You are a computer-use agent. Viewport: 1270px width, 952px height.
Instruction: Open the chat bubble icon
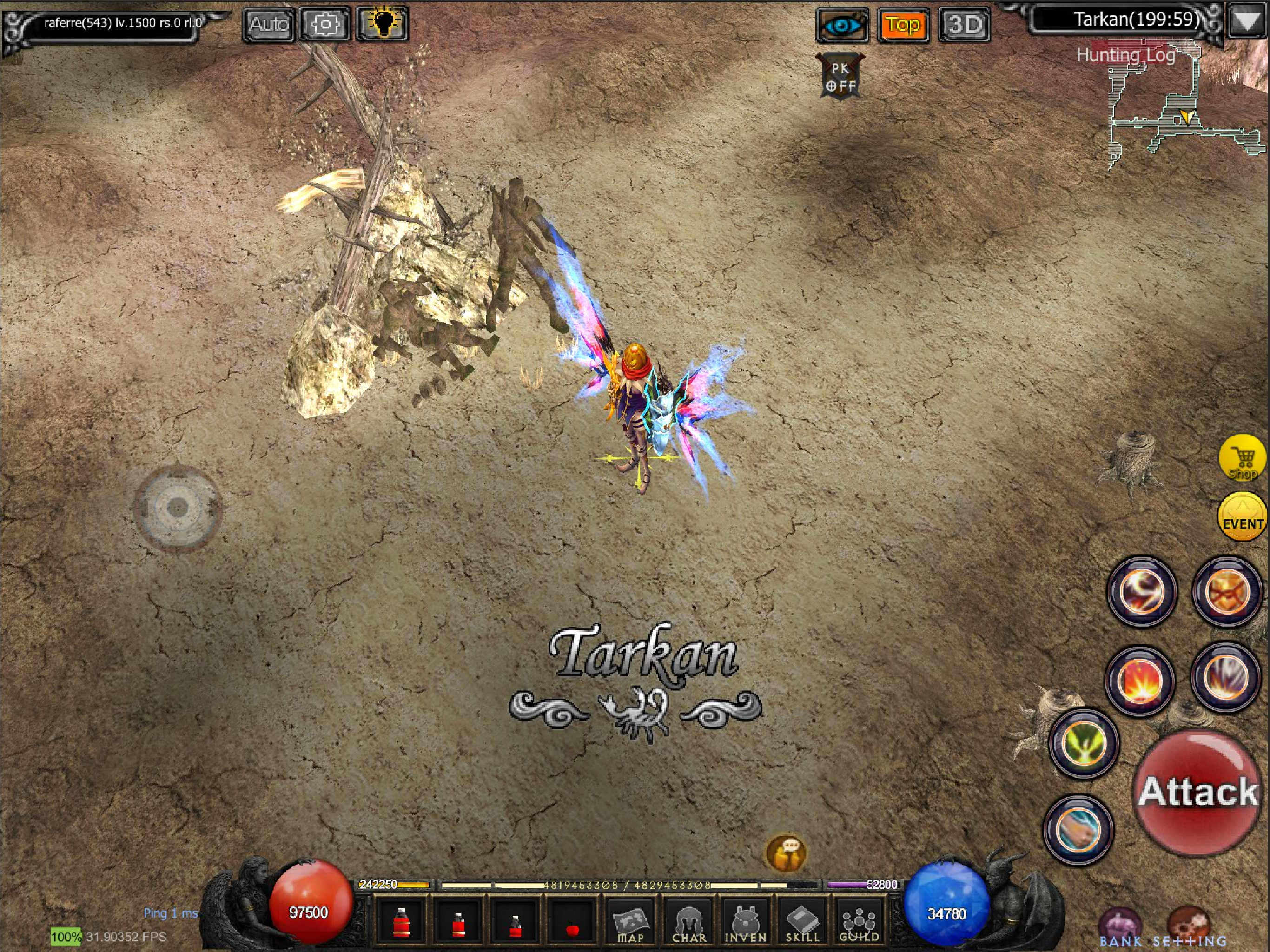pos(786,853)
